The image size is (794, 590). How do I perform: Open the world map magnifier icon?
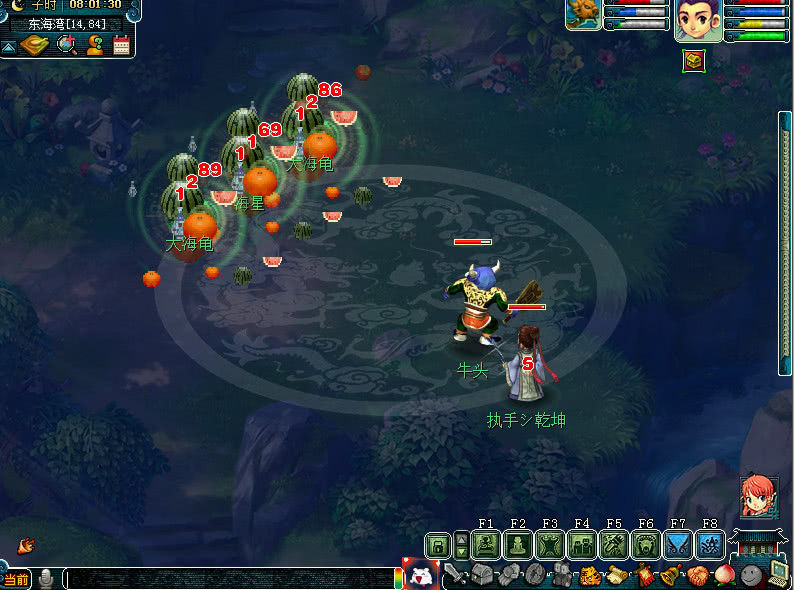[x=68, y=45]
